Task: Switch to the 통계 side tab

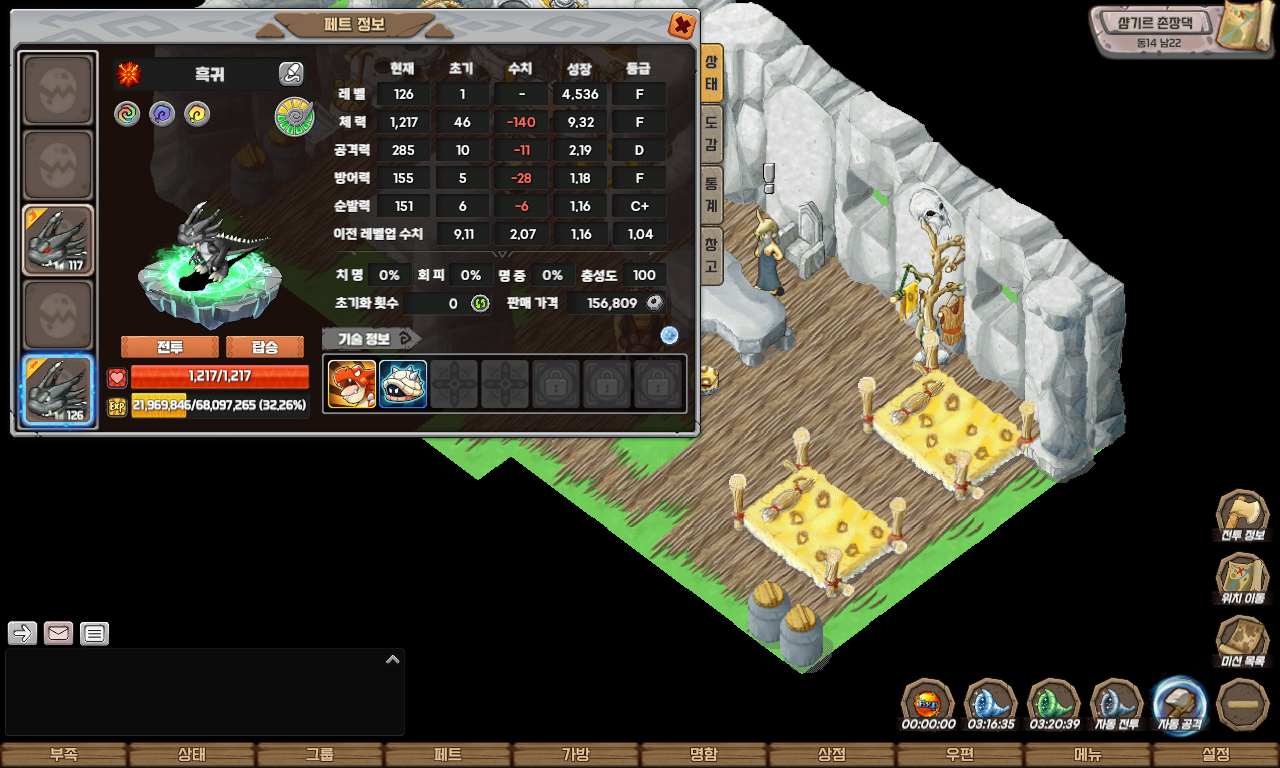Action: click(x=711, y=193)
